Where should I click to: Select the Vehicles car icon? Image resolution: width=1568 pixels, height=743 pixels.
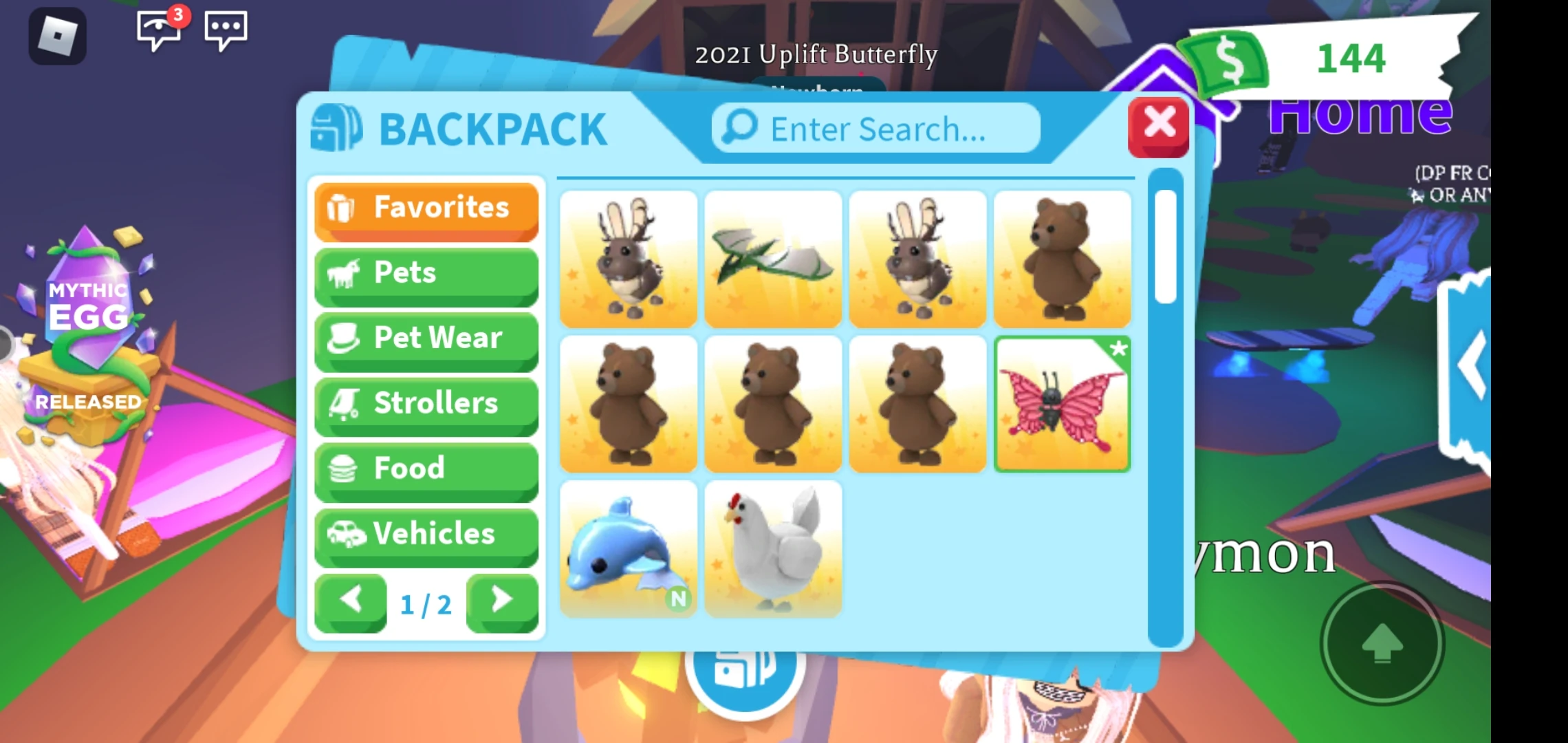click(x=349, y=533)
